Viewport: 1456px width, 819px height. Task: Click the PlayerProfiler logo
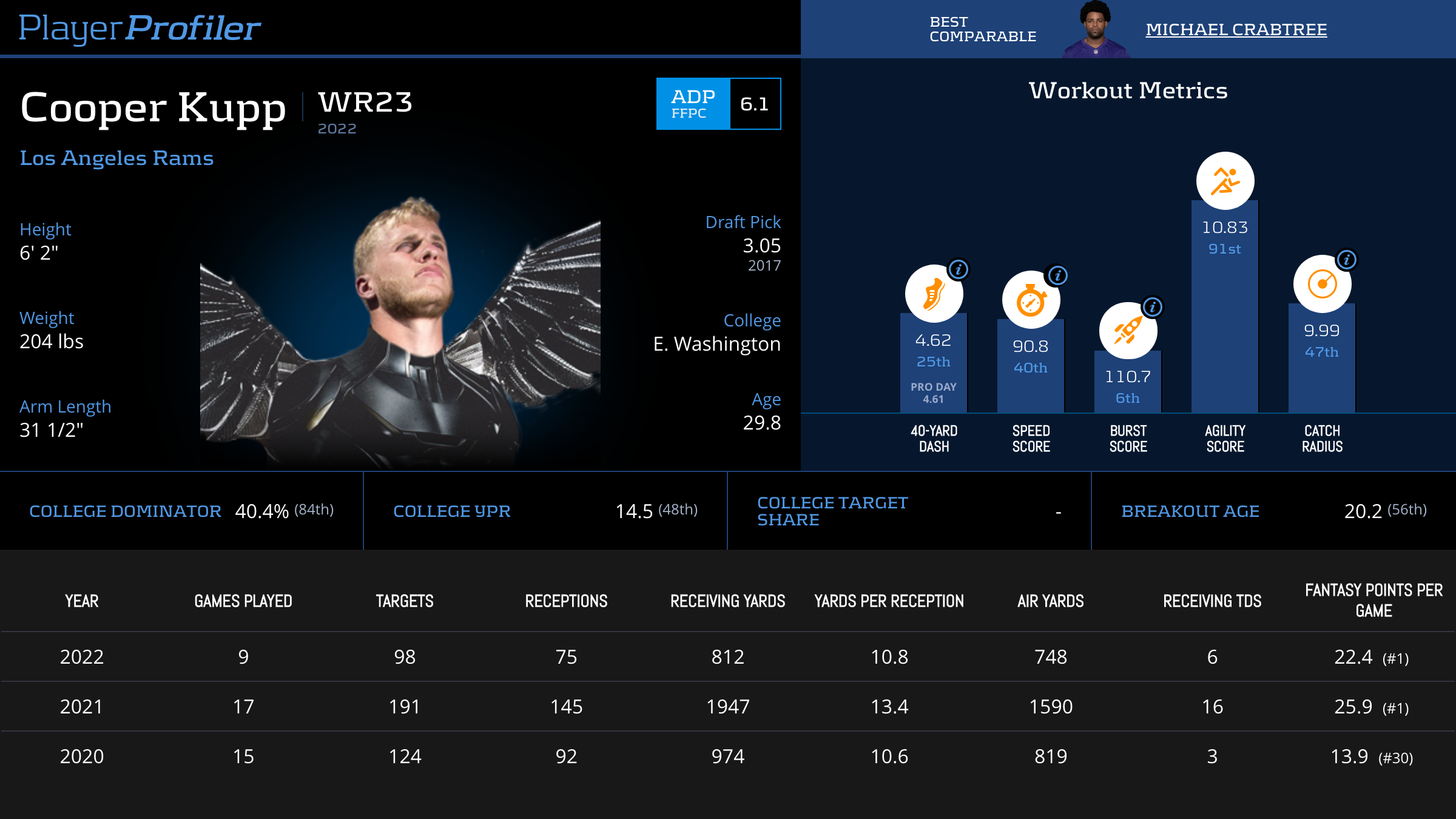coord(140,29)
